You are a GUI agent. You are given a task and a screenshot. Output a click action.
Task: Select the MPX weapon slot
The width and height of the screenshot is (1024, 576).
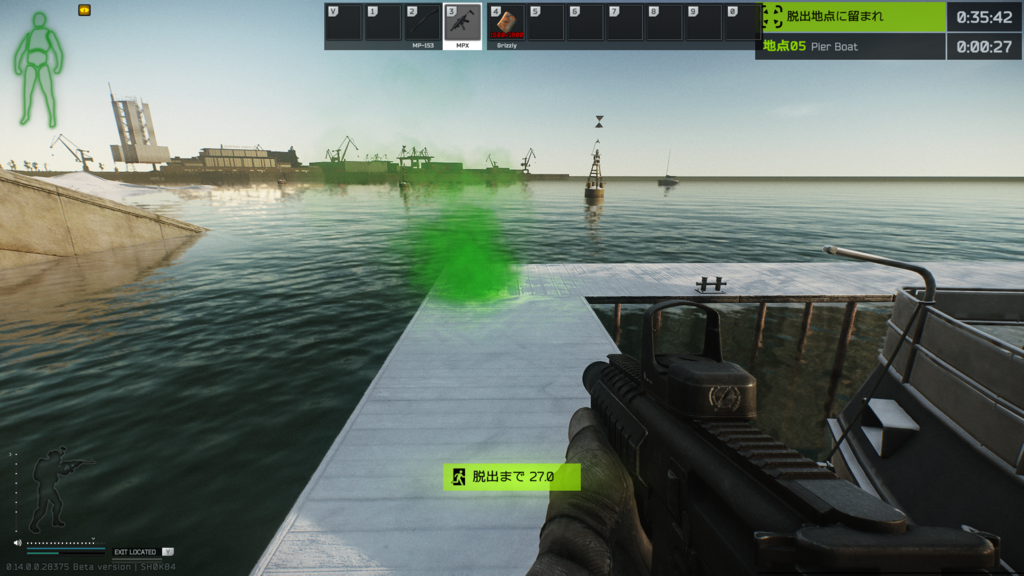click(x=462, y=25)
